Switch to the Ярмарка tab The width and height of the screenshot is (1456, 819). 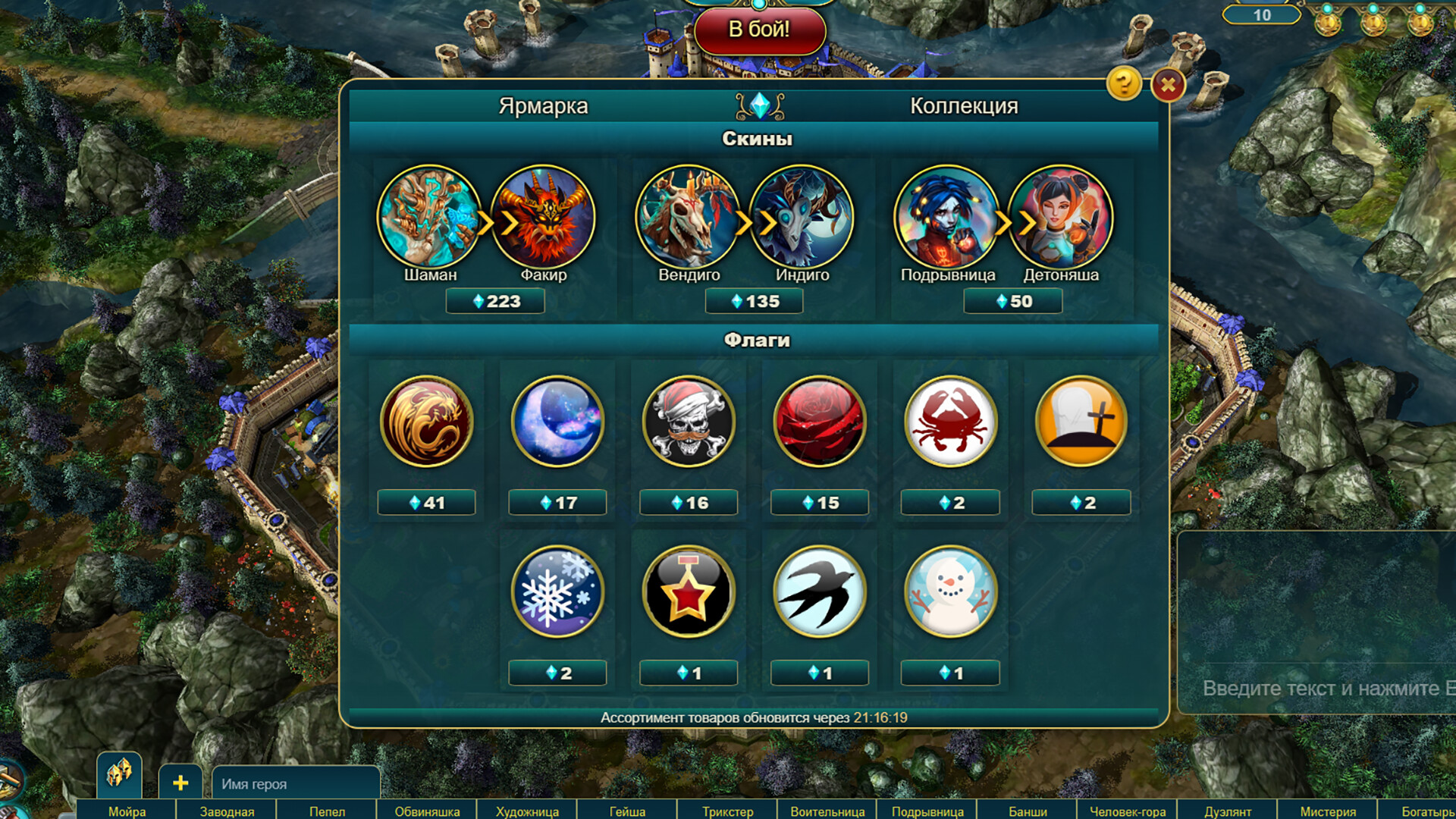pyautogui.click(x=543, y=106)
